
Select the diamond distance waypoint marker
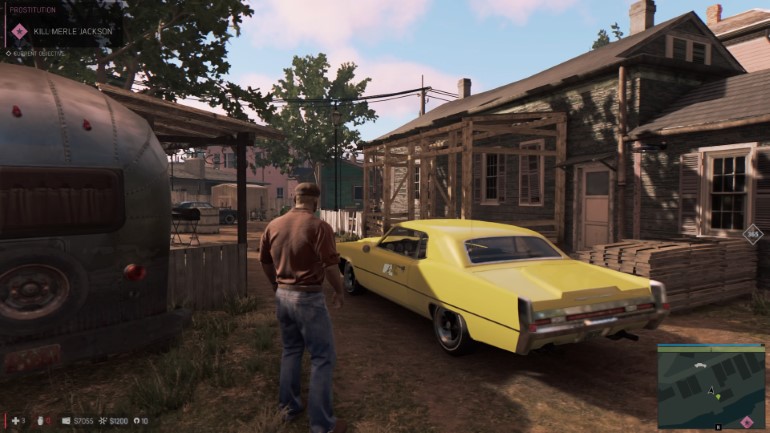[x=752, y=233]
